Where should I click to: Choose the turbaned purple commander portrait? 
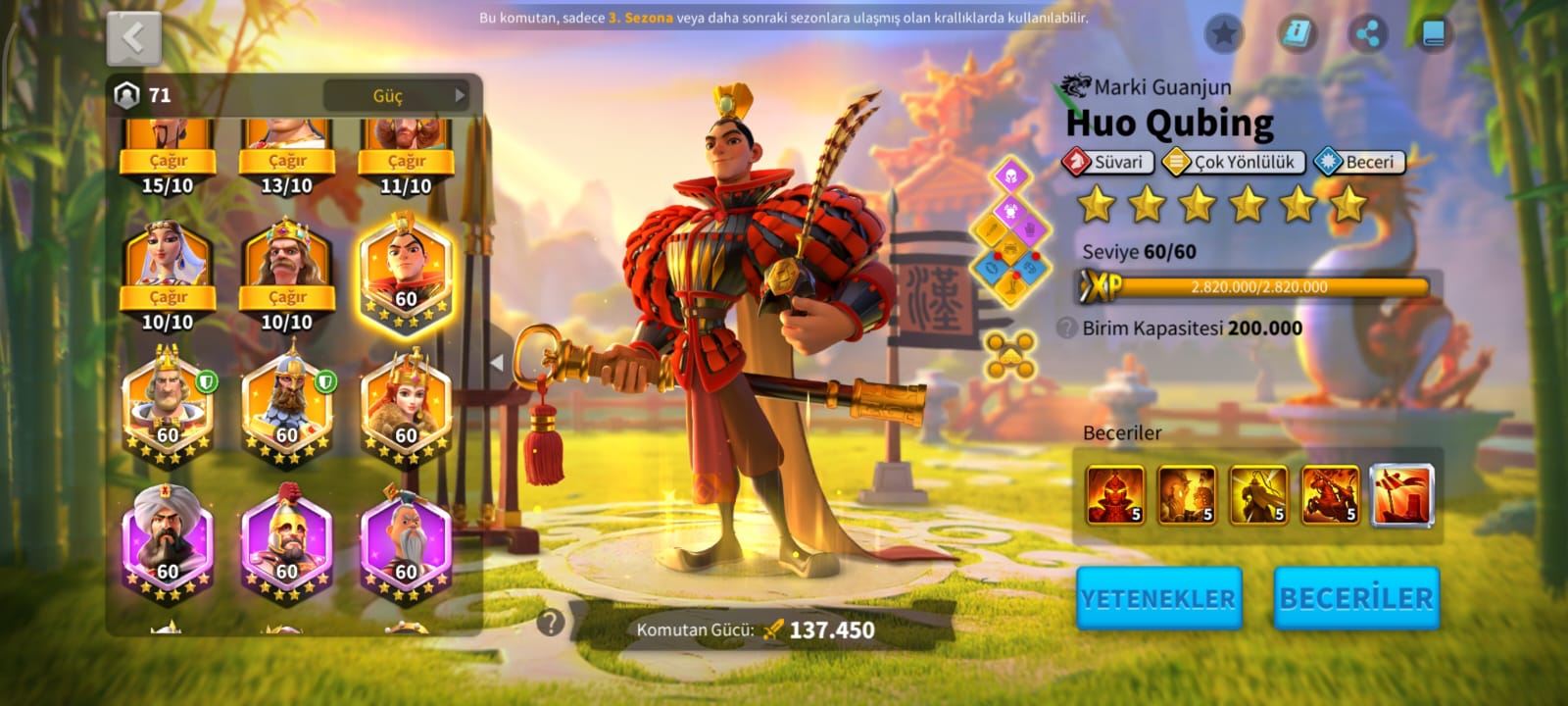[168, 541]
